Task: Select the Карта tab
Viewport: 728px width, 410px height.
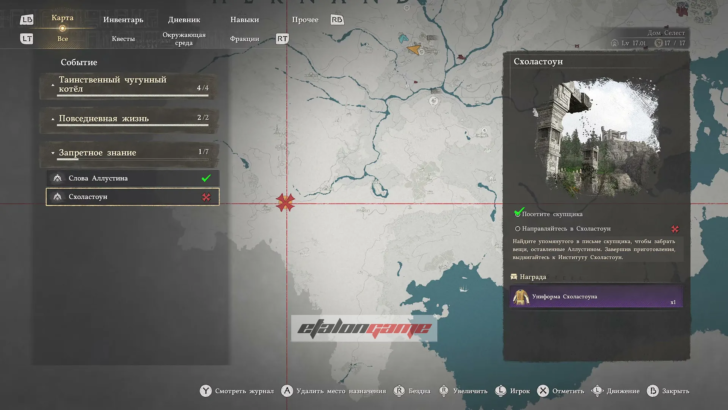Action: point(62,18)
